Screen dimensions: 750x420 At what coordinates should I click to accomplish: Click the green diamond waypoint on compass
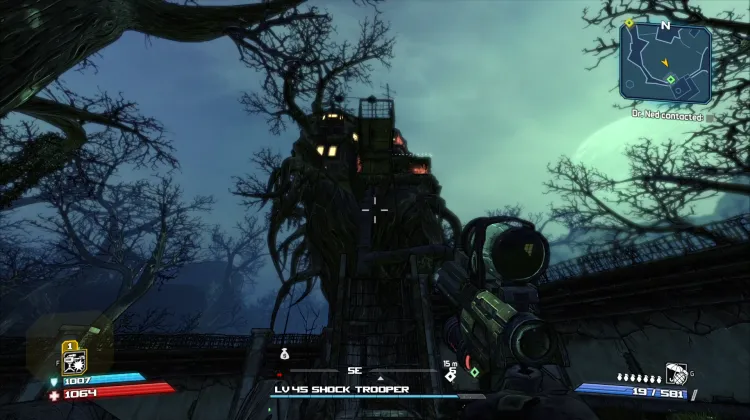[474, 373]
